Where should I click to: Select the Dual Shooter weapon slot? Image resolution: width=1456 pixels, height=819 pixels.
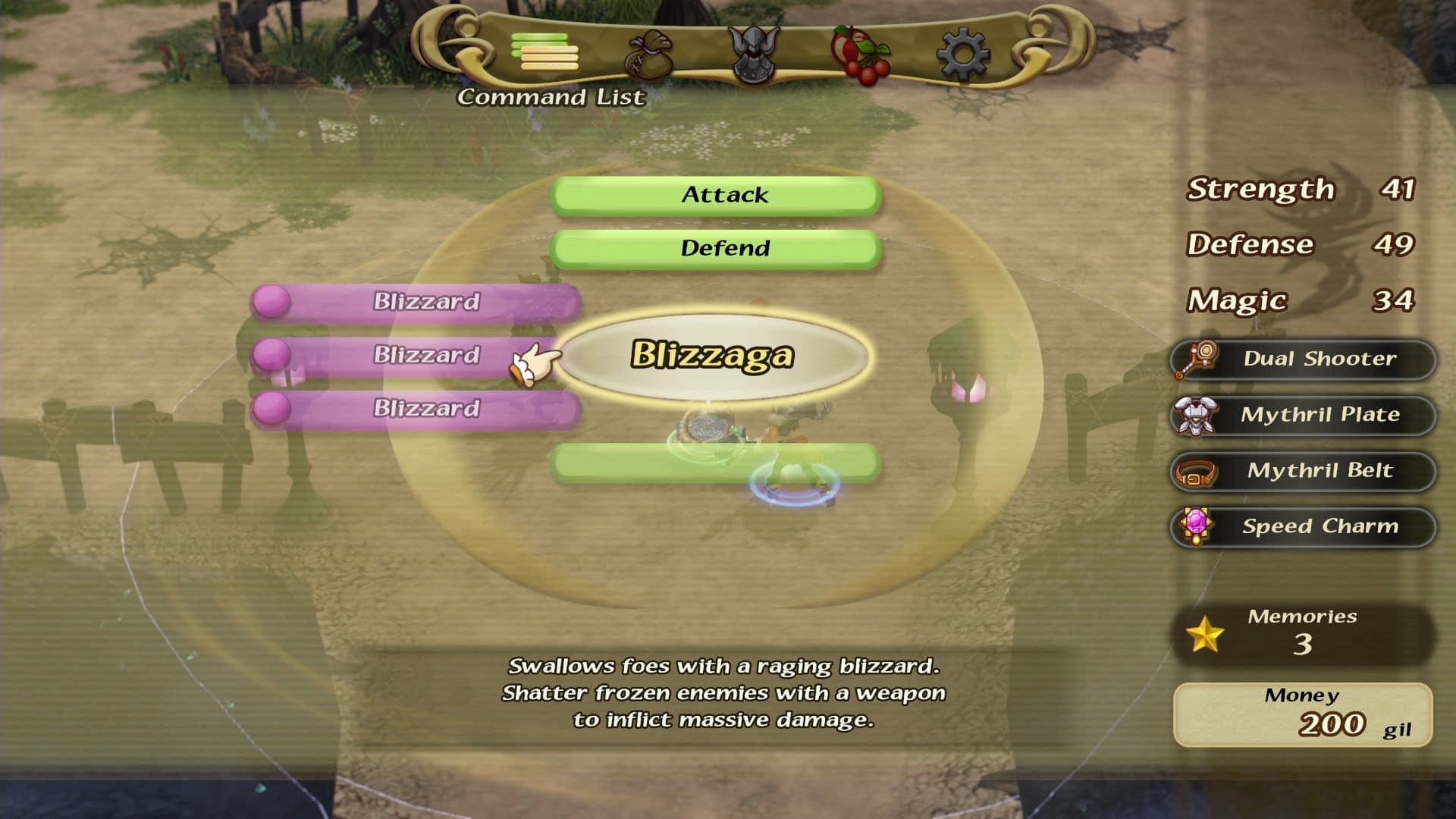1303,359
